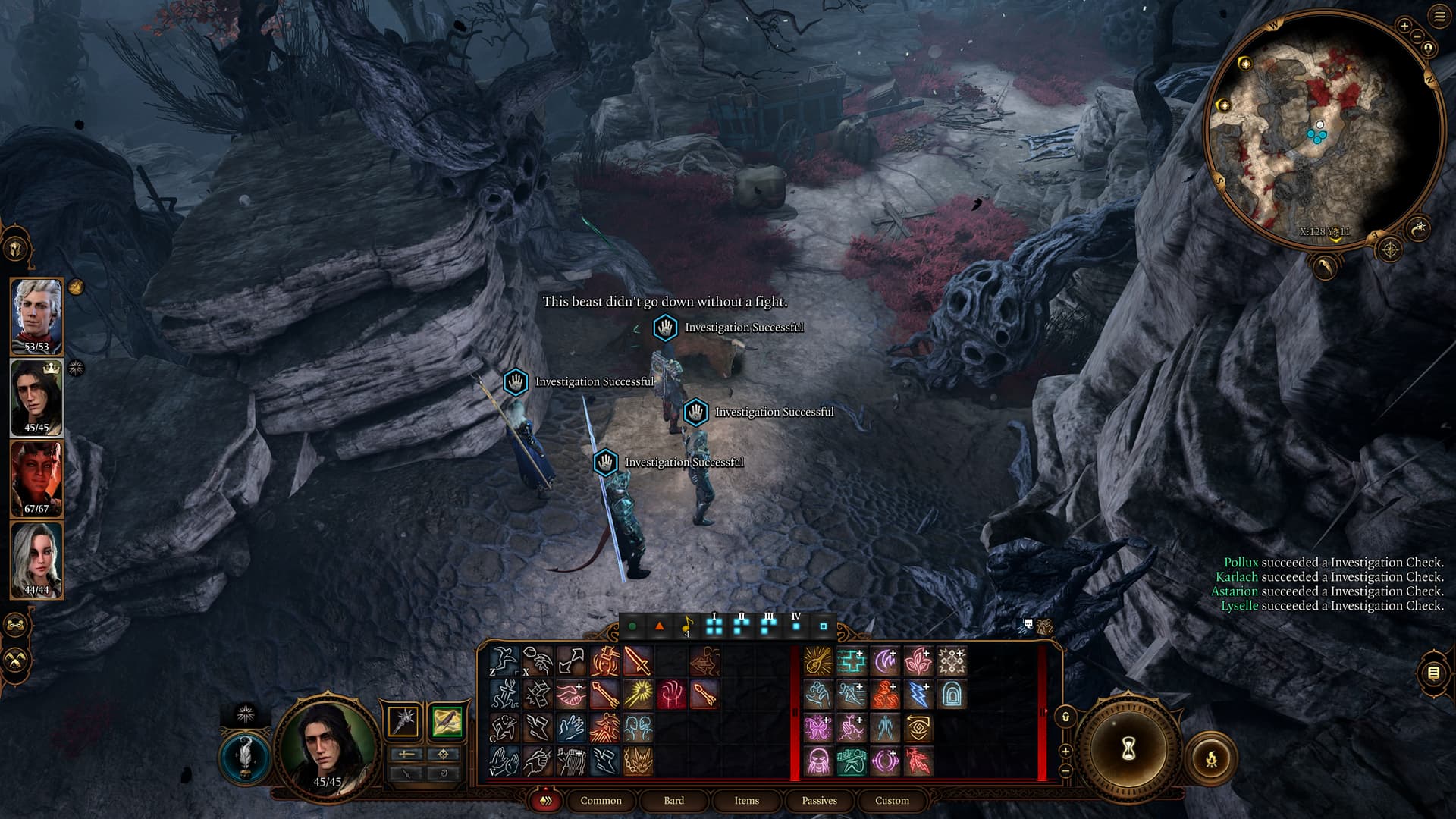1456x819 pixels.
Task: Select the Passives hotbar tab
Action: click(819, 800)
